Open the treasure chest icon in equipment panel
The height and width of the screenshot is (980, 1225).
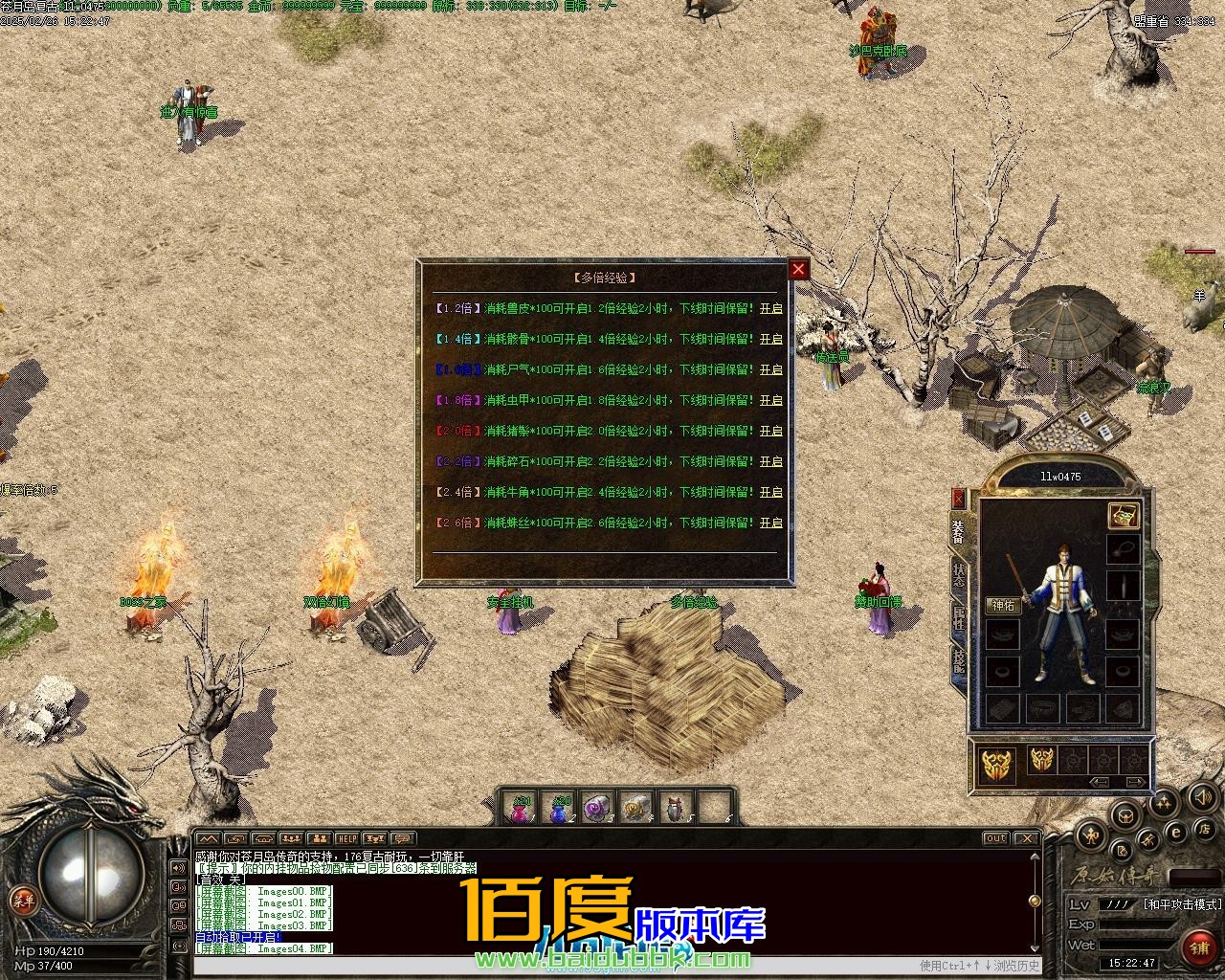pyautogui.click(x=1124, y=516)
